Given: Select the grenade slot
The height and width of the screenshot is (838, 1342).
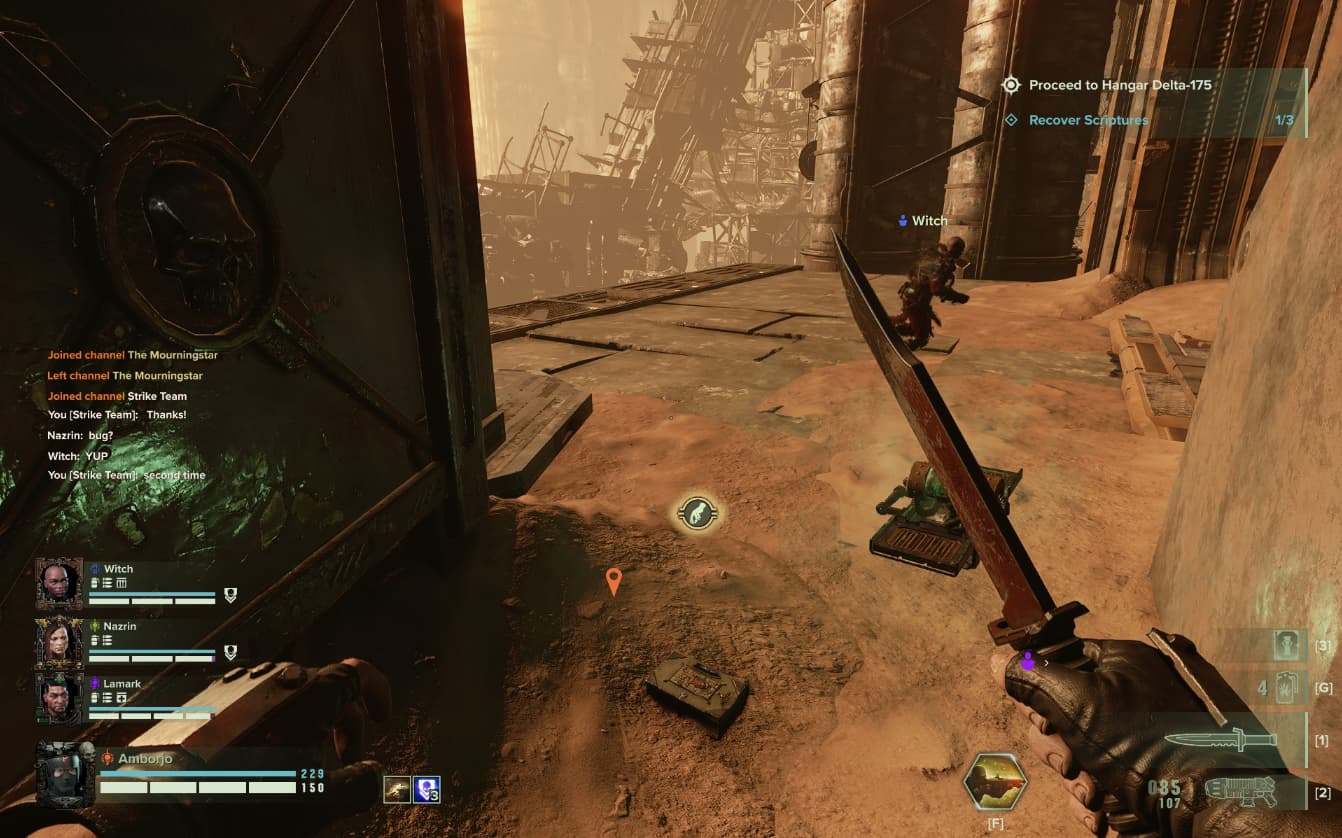Looking at the screenshot, I should point(1288,688).
